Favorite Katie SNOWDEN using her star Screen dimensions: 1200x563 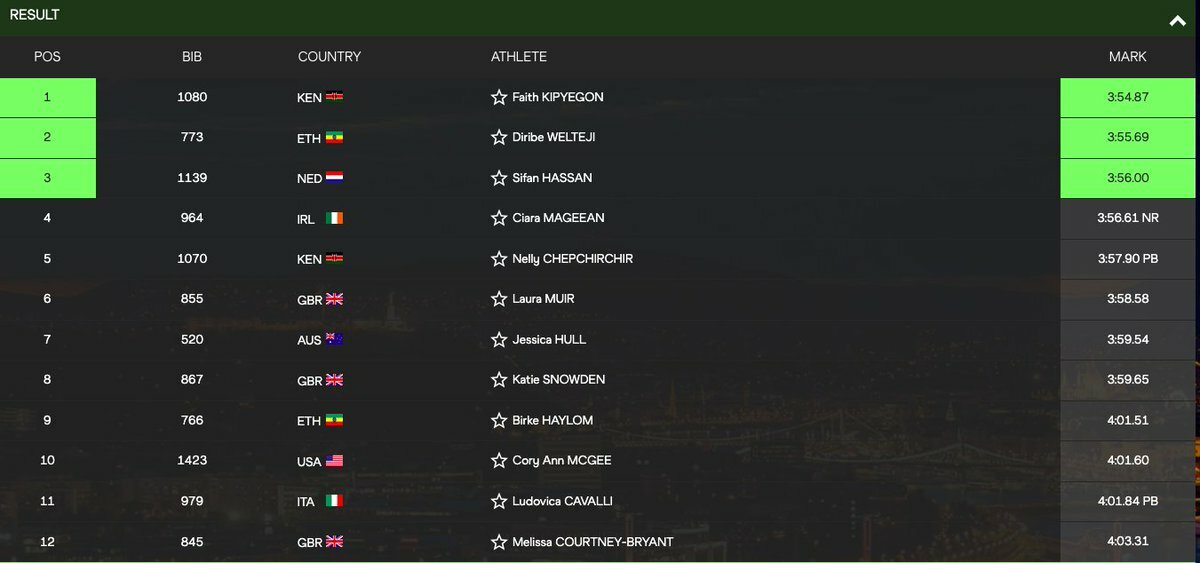499,380
